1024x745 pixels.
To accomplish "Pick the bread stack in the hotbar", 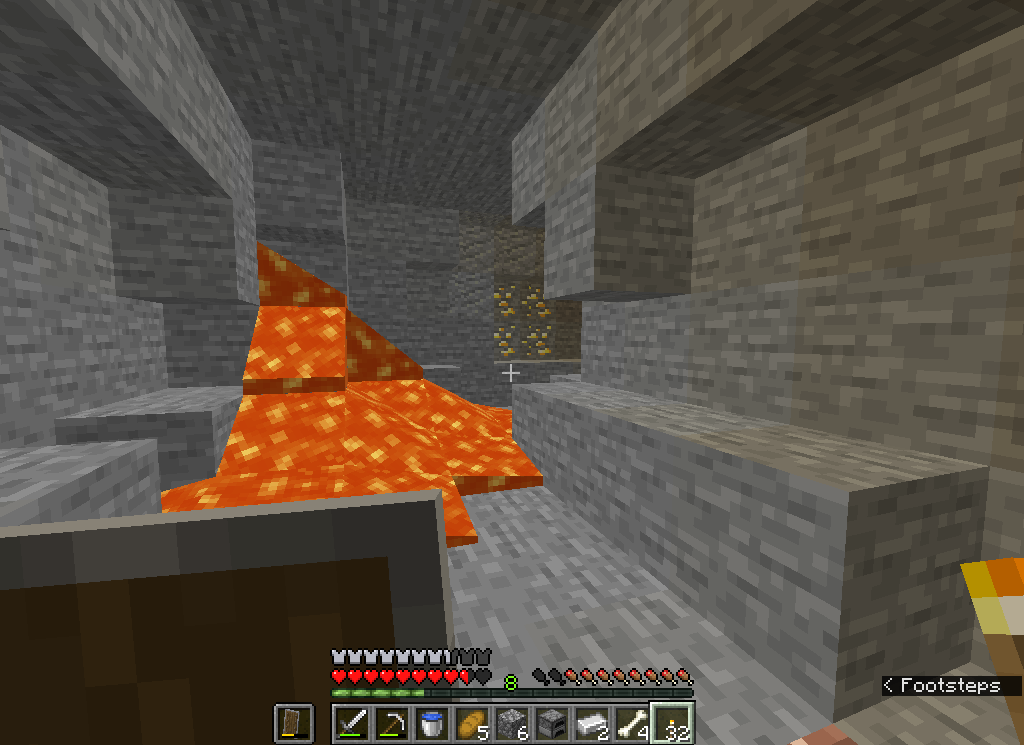I will coord(471,722).
